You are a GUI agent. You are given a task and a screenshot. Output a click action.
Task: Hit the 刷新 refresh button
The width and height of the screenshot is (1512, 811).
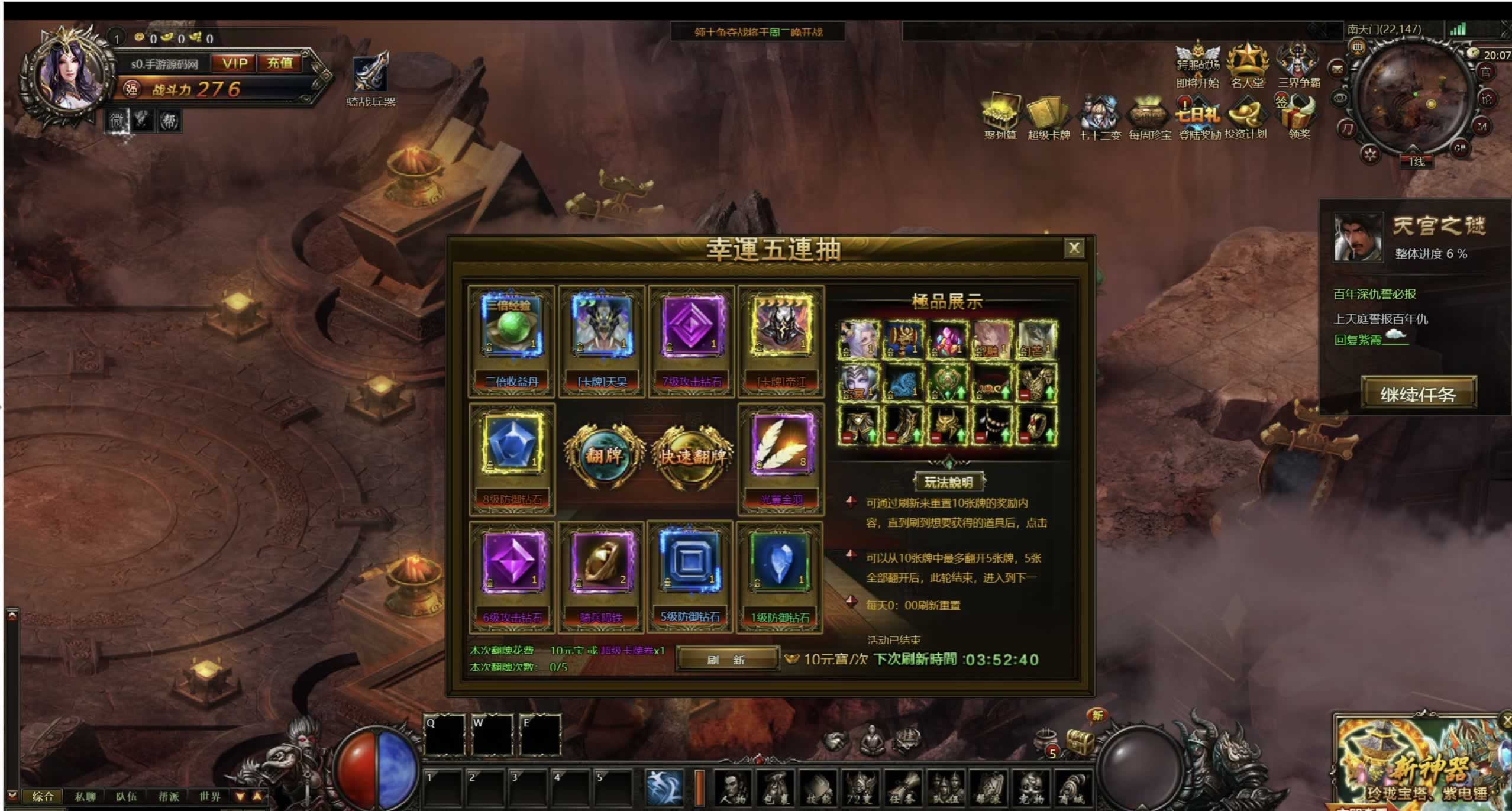pyautogui.click(x=726, y=659)
